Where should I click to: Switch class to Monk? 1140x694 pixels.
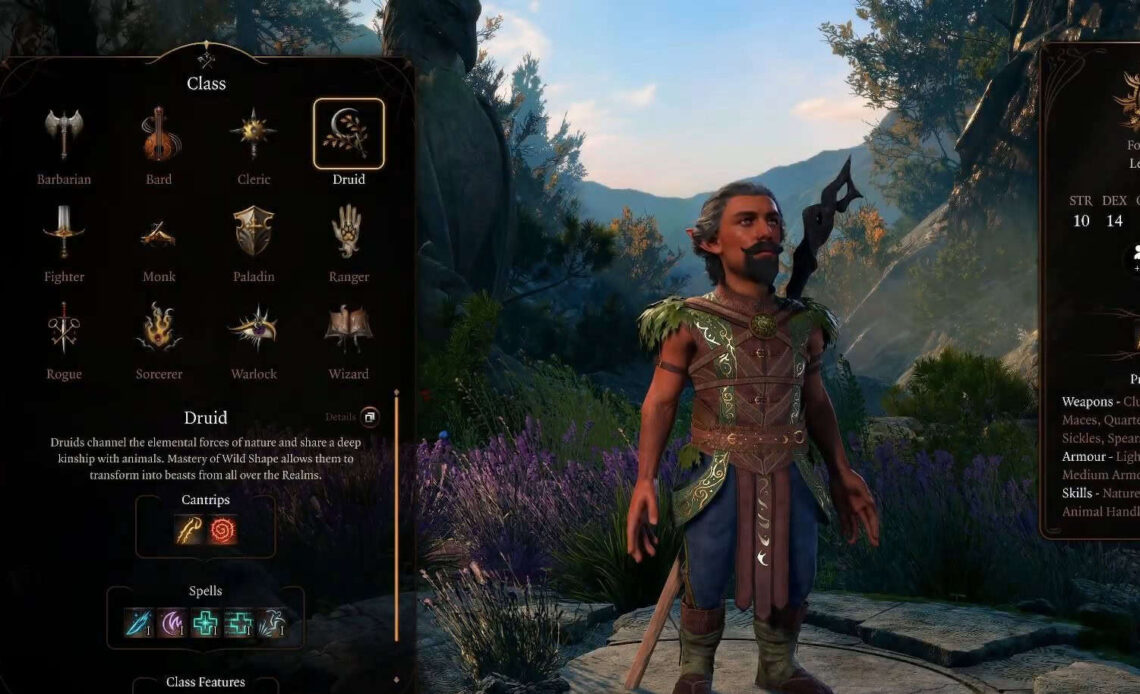pyautogui.click(x=159, y=232)
